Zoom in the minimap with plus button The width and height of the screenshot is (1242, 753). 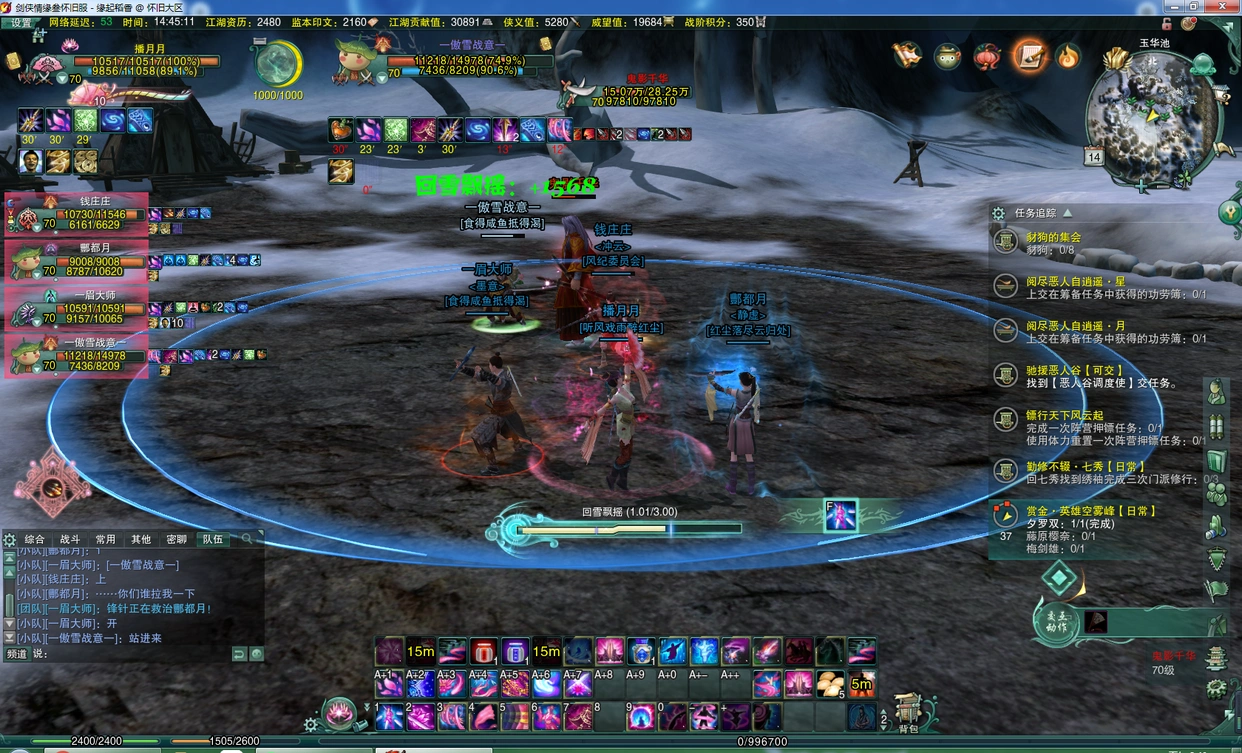pyautogui.click(x=1140, y=186)
